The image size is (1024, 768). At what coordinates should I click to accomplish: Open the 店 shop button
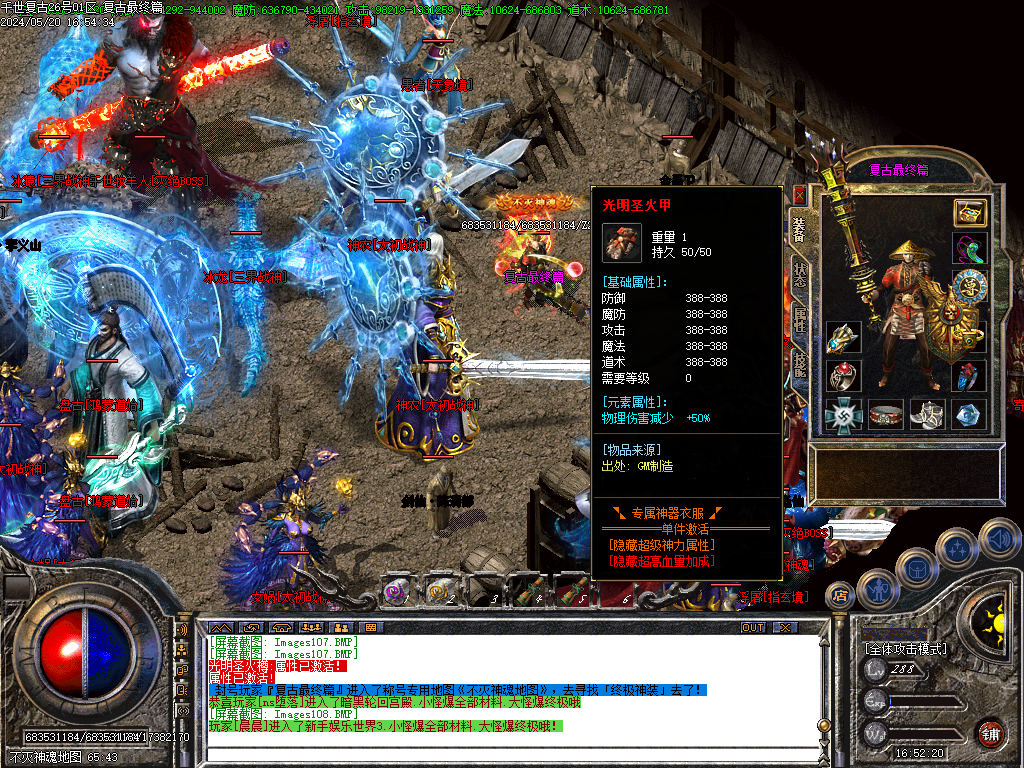click(x=840, y=596)
